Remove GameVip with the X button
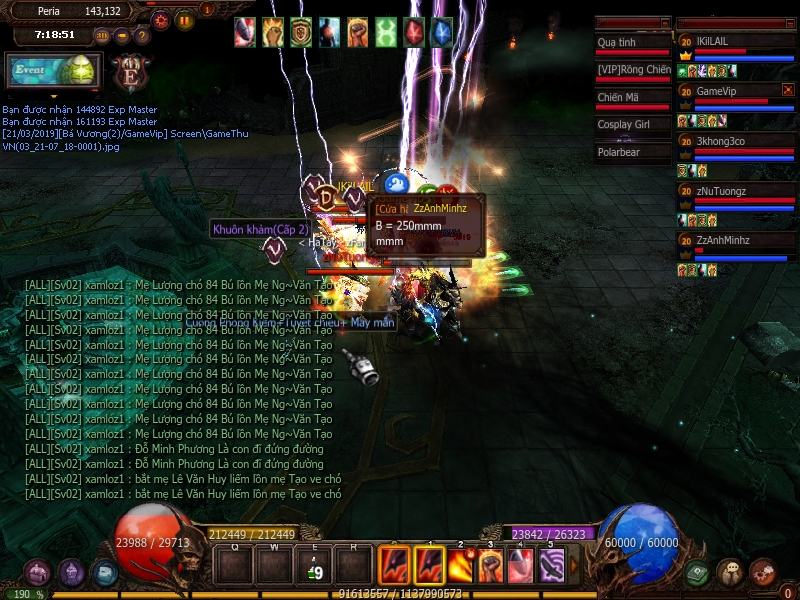The image size is (800, 600). pyautogui.click(x=788, y=90)
